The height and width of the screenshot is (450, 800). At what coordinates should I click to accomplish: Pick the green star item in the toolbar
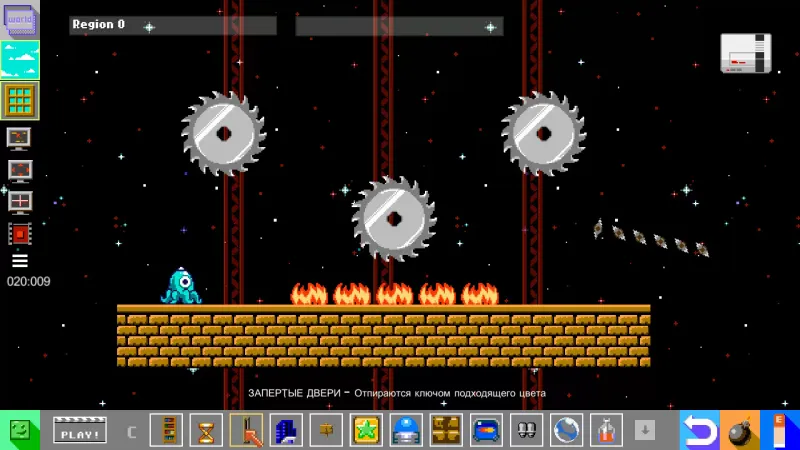tap(366, 430)
